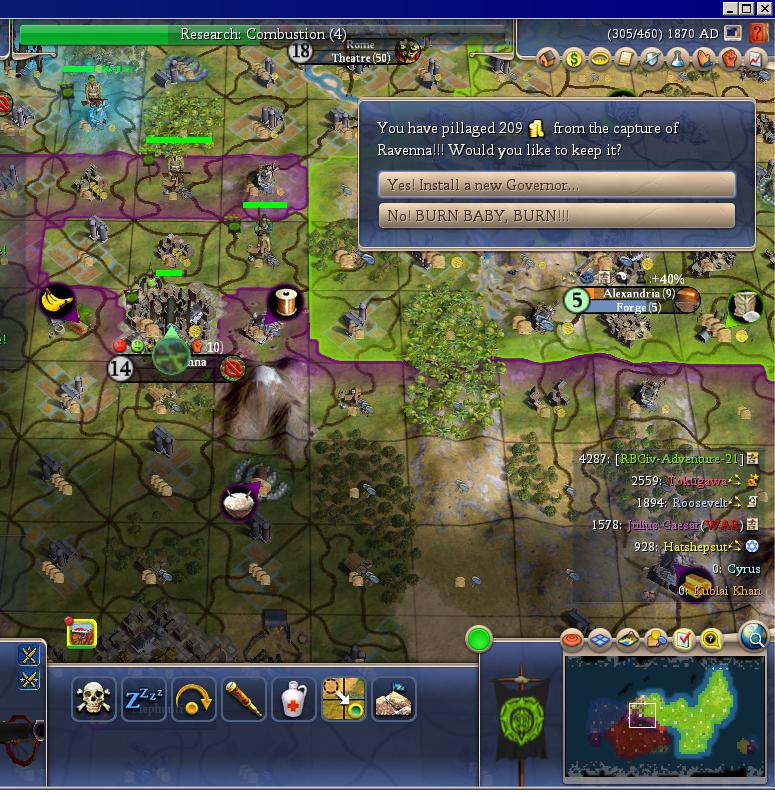Select the go-to move mode action

coord(343,699)
